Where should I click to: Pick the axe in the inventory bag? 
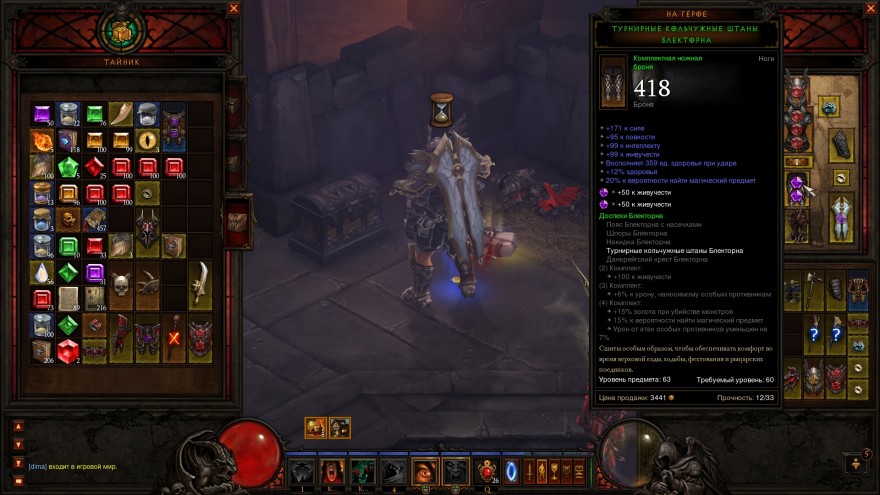click(815, 289)
